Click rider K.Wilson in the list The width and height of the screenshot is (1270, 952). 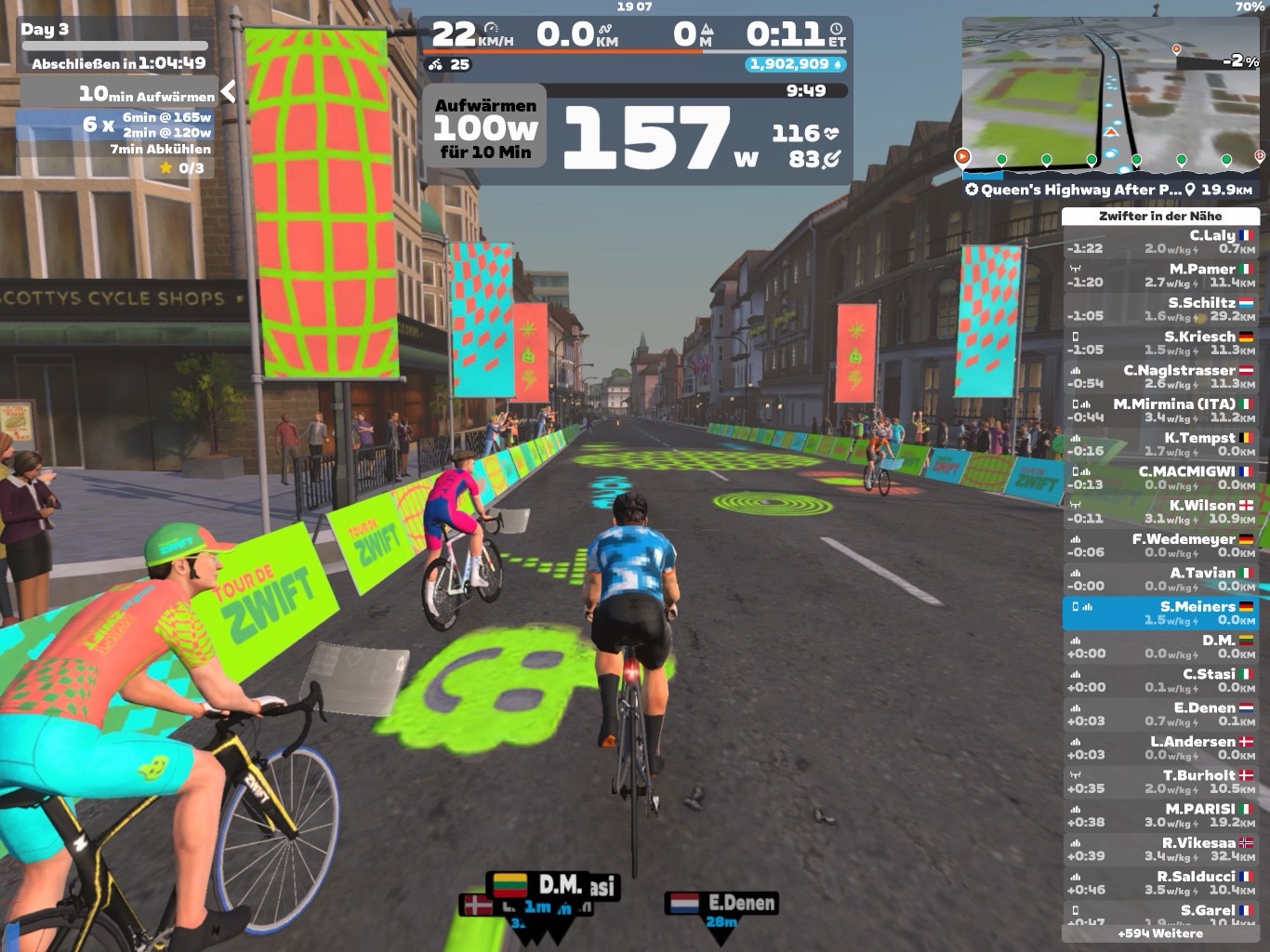(x=1160, y=511)
